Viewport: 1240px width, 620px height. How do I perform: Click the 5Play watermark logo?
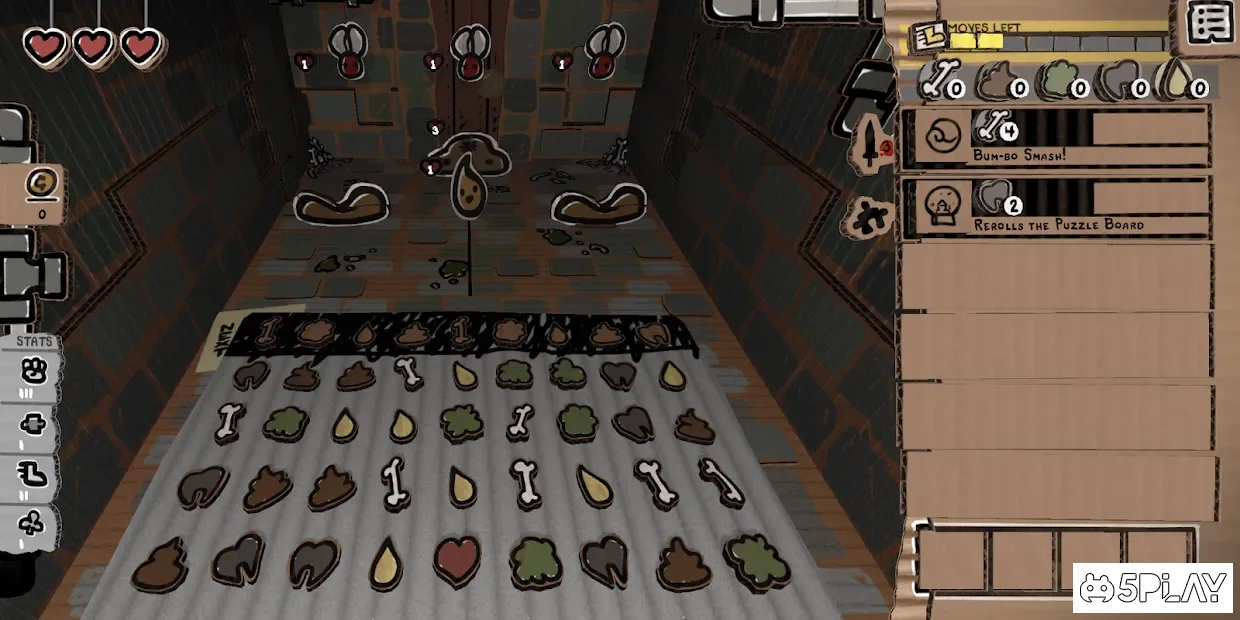1152,588
